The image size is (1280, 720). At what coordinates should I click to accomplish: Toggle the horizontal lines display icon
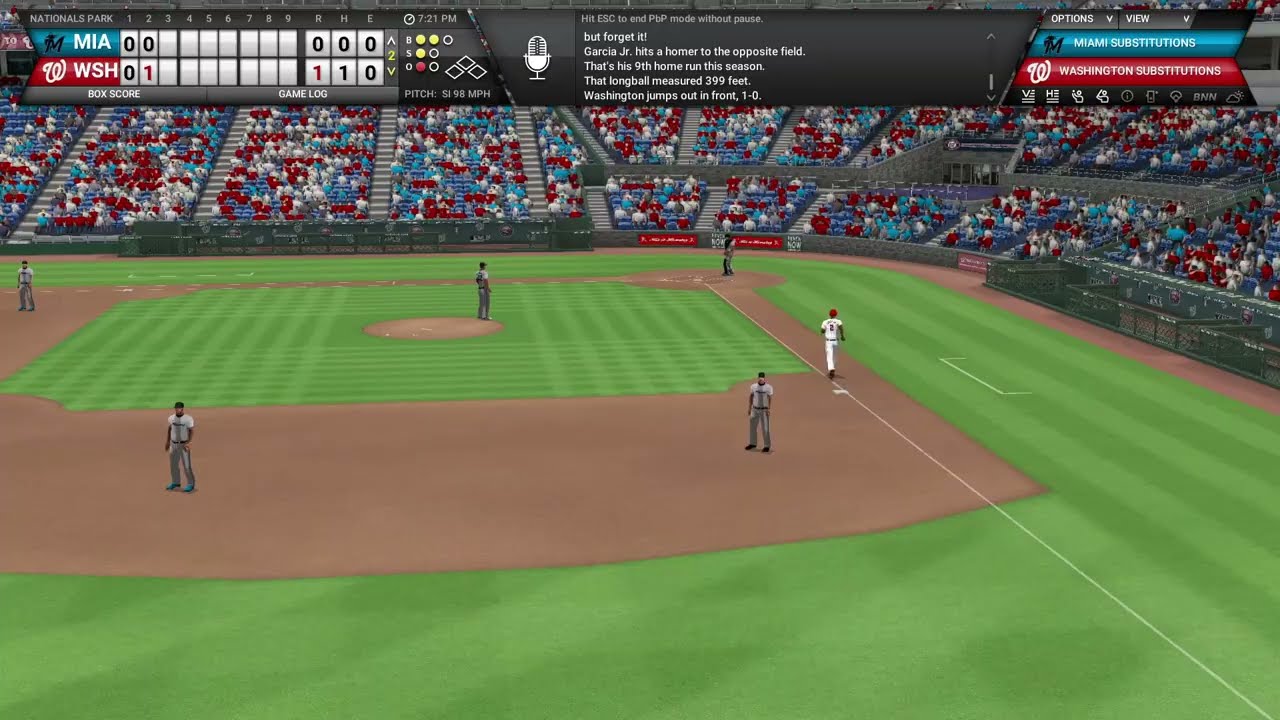(1052, 96)
